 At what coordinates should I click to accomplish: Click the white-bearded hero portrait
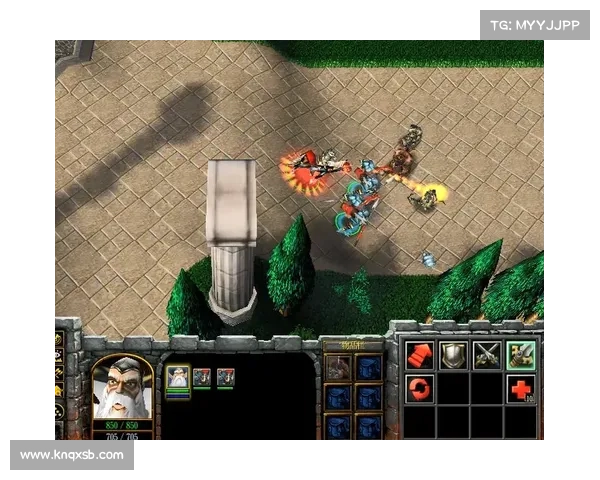[x=122, y=388]
